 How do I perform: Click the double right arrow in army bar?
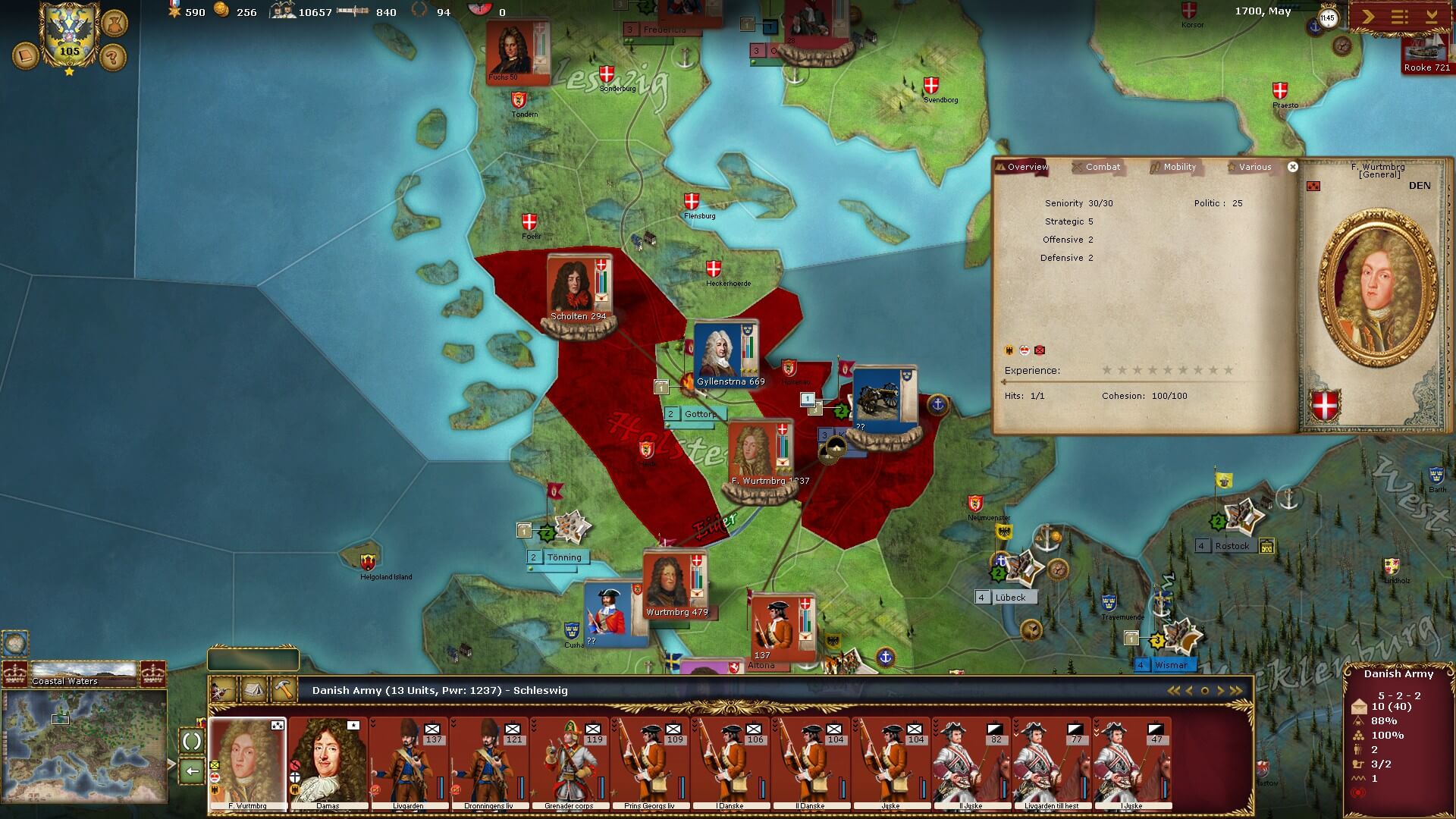coord(1236,691)
